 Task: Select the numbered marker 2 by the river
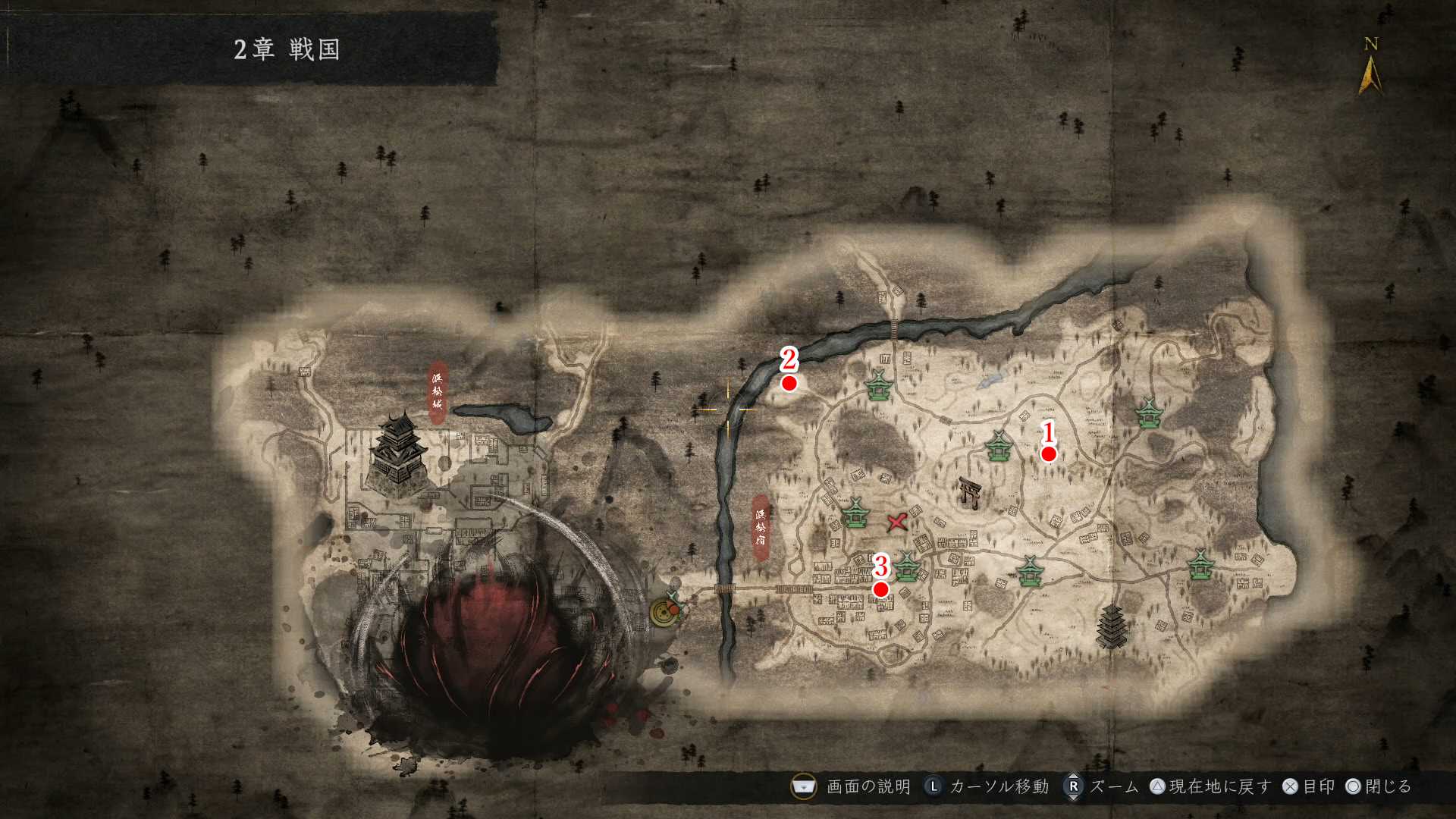(x=789, y=383)
